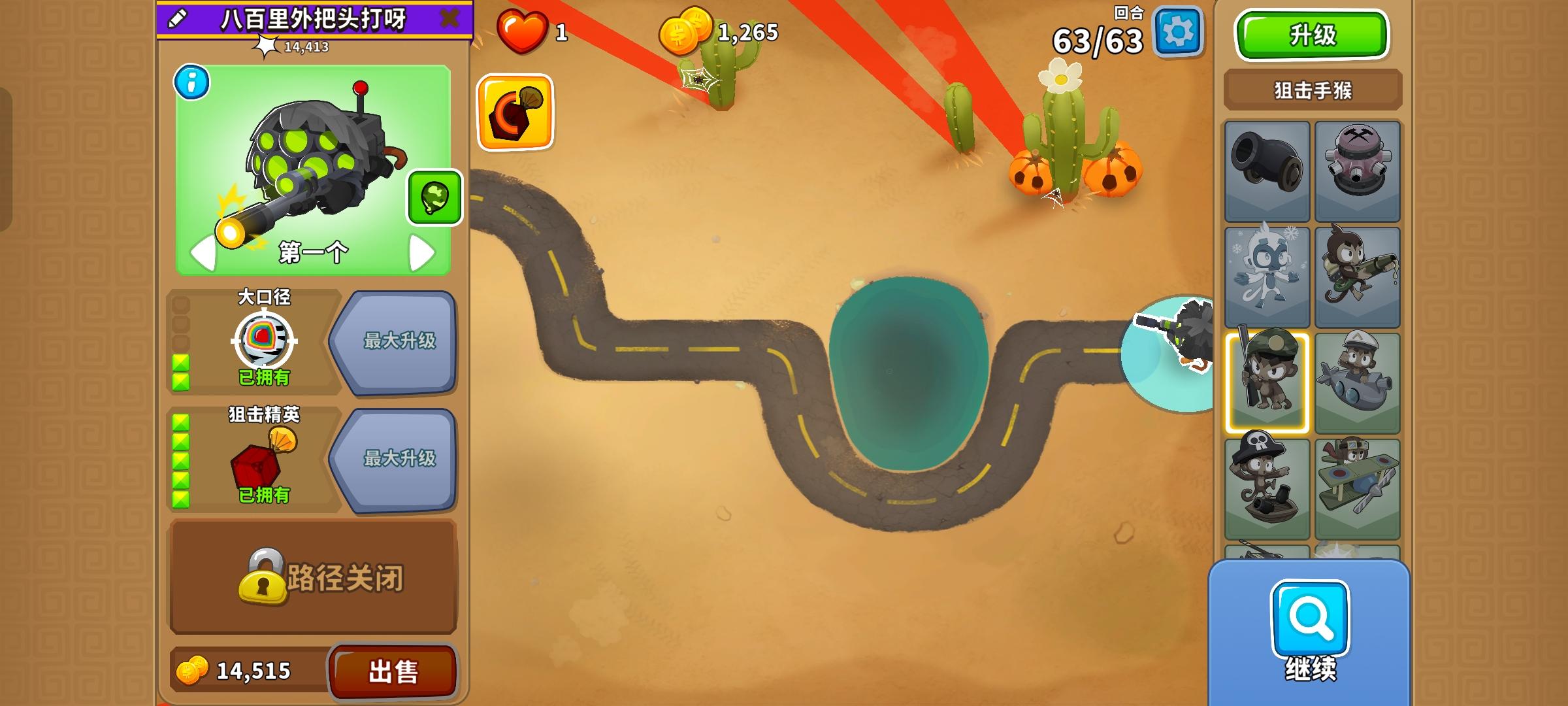Select the Mortar Monkey tower icon

[1356, 169]
